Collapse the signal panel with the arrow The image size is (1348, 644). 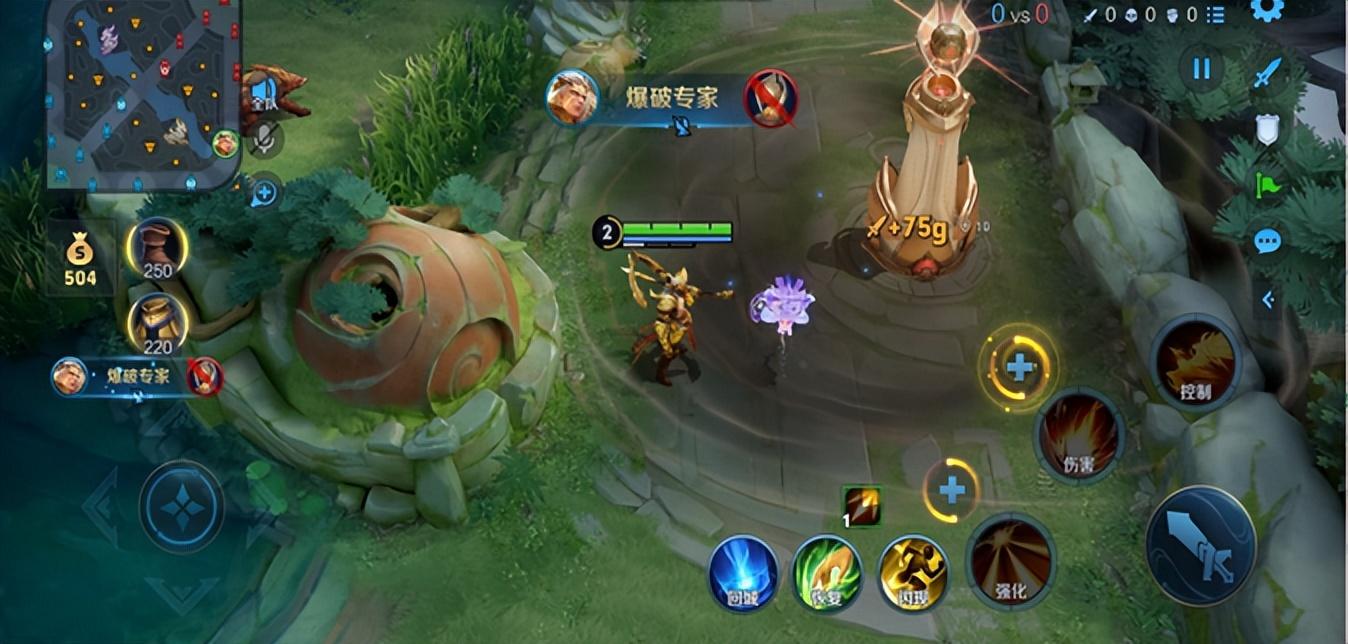(x=1267, y=298)
